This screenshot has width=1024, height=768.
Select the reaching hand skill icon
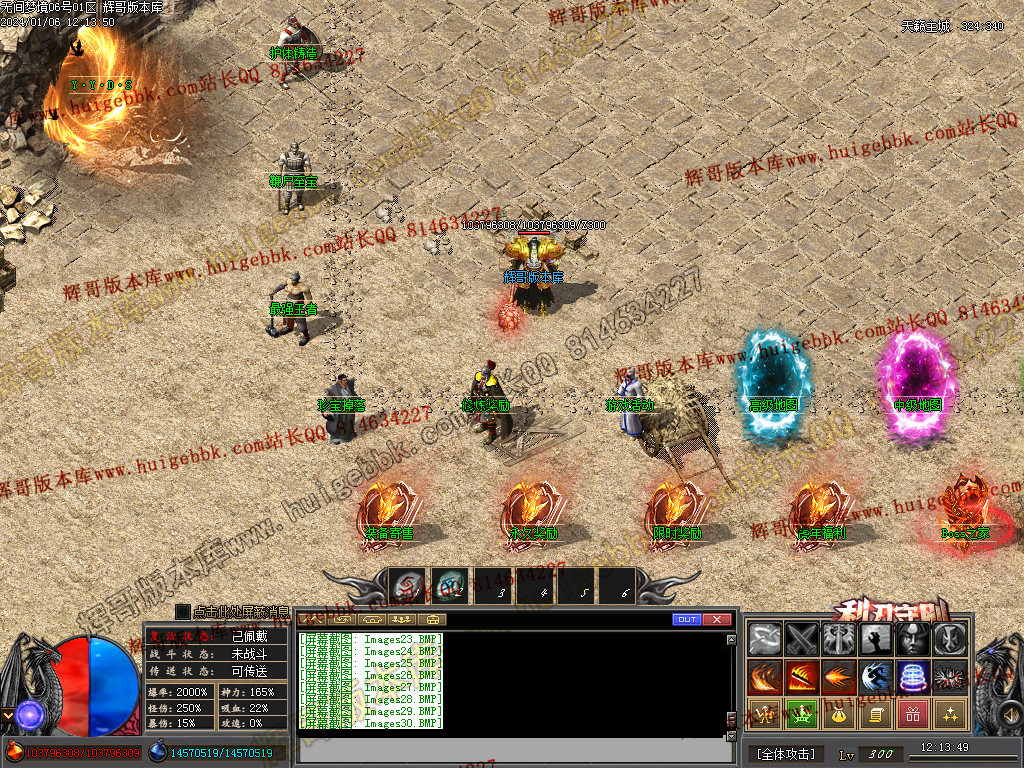876,640
